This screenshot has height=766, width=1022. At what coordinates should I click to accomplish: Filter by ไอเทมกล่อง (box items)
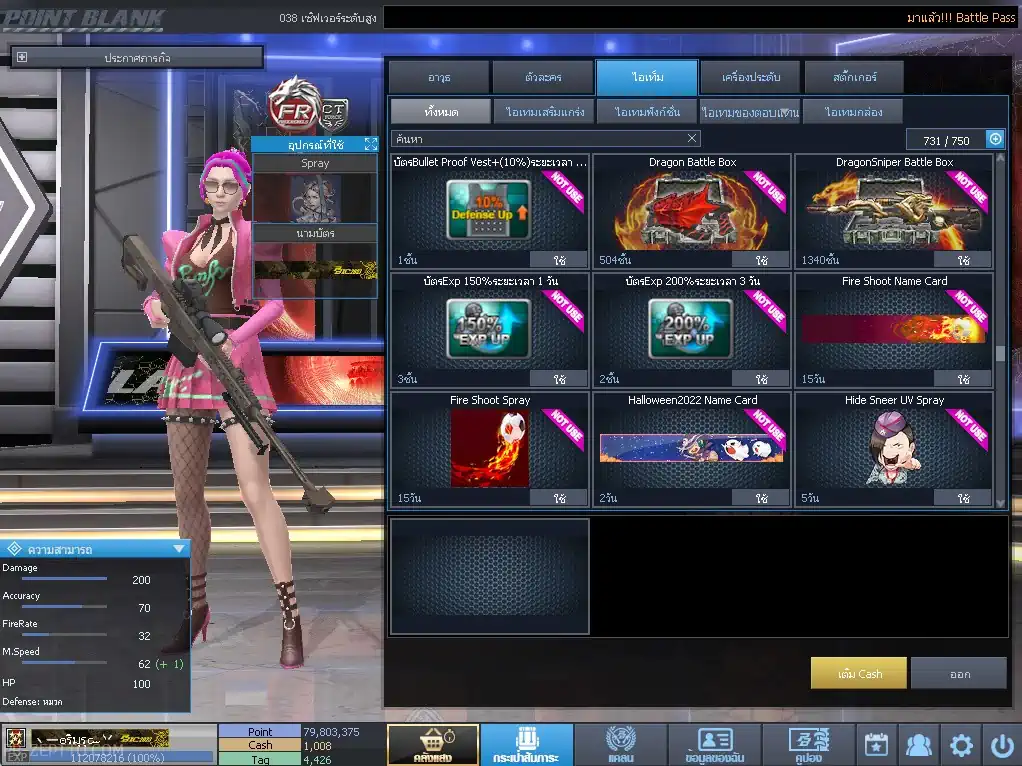point(852,112)
